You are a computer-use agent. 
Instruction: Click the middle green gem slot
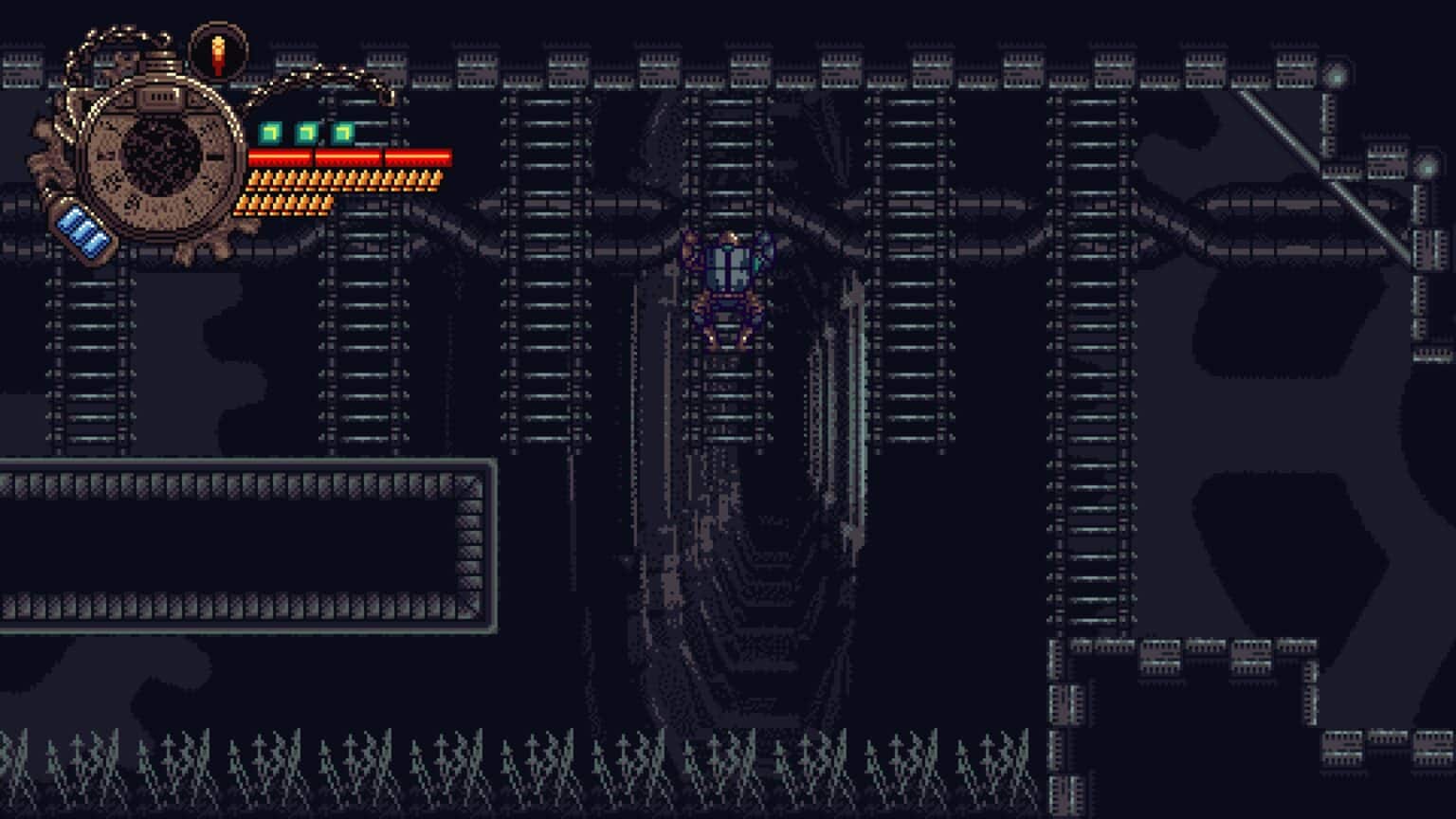pyautogui.click(x=305, y=133)
